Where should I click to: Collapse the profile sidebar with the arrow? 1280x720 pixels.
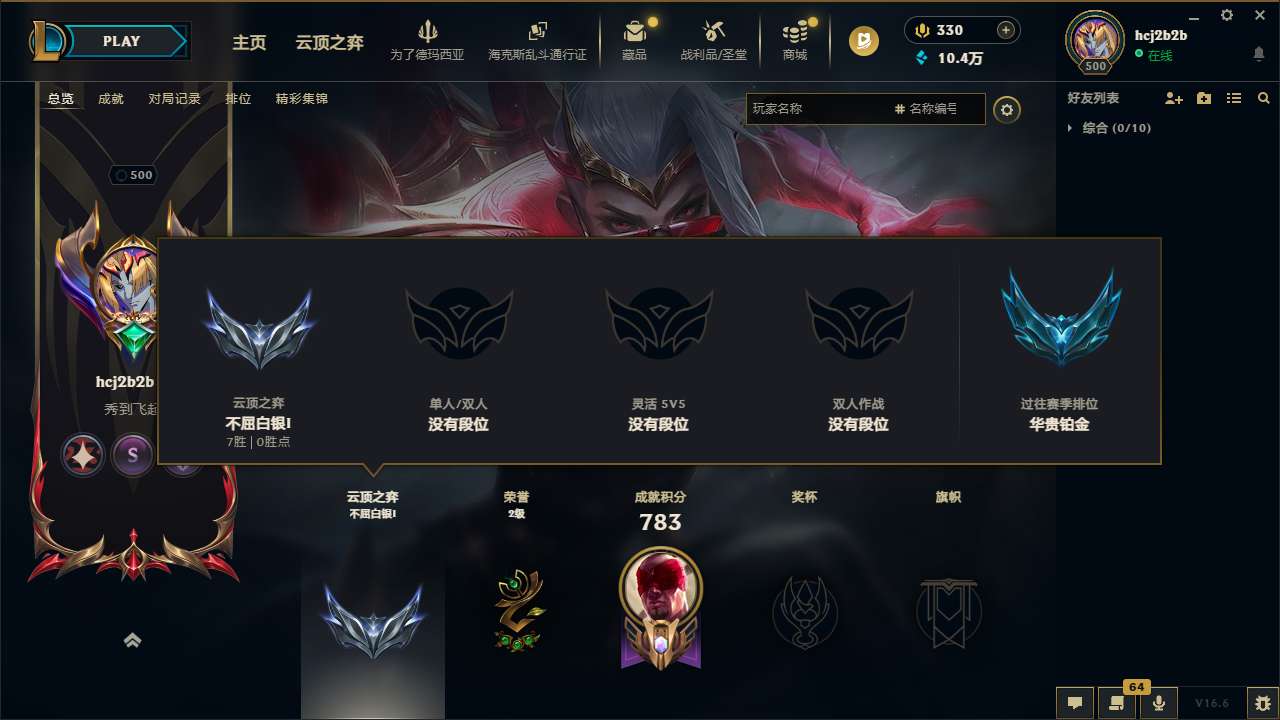point(133,640)
